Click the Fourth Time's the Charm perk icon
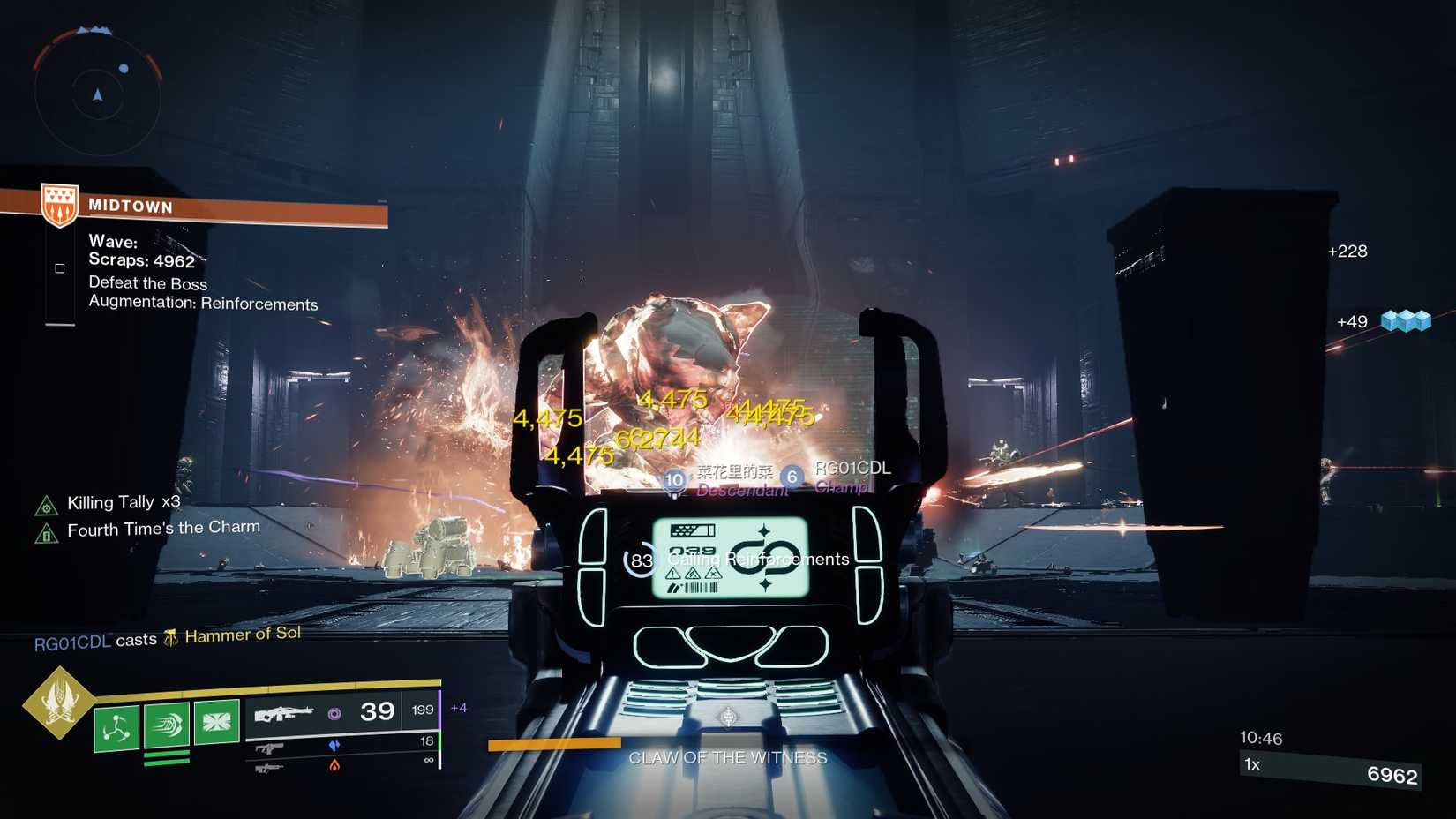 pyautogui.click(x=47, y=530)
